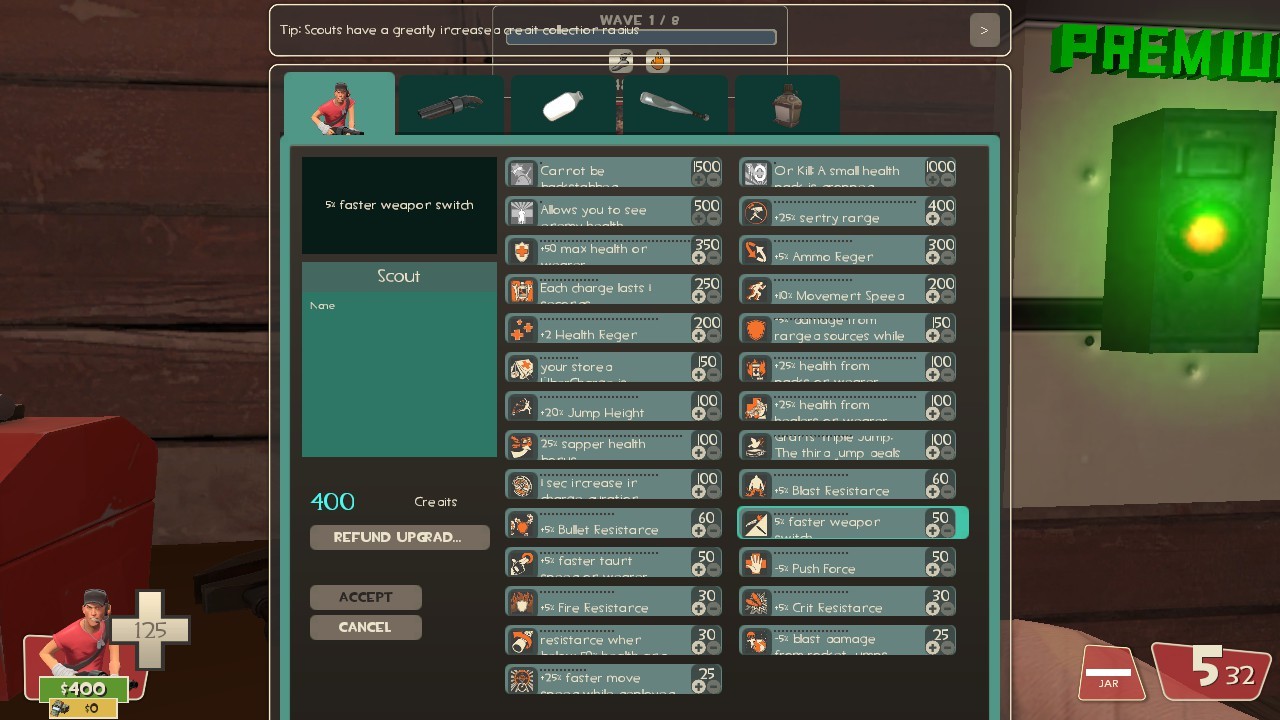1280x720 pixels.
Task: Select the +5% Blast Resistance upgrade icon
Action: click(x=755, y=484)
